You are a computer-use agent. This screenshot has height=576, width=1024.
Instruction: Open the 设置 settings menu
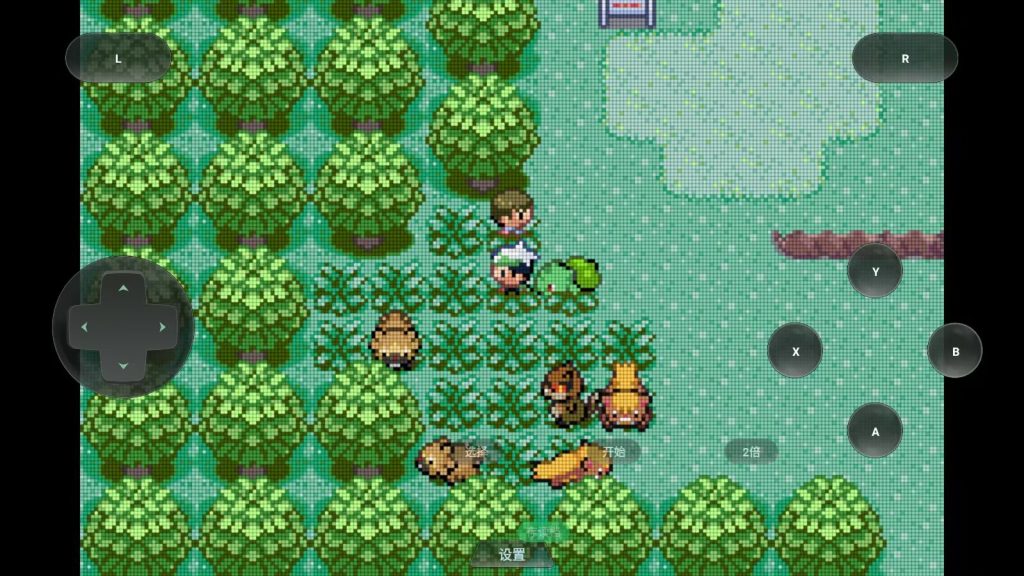[512, 554]
